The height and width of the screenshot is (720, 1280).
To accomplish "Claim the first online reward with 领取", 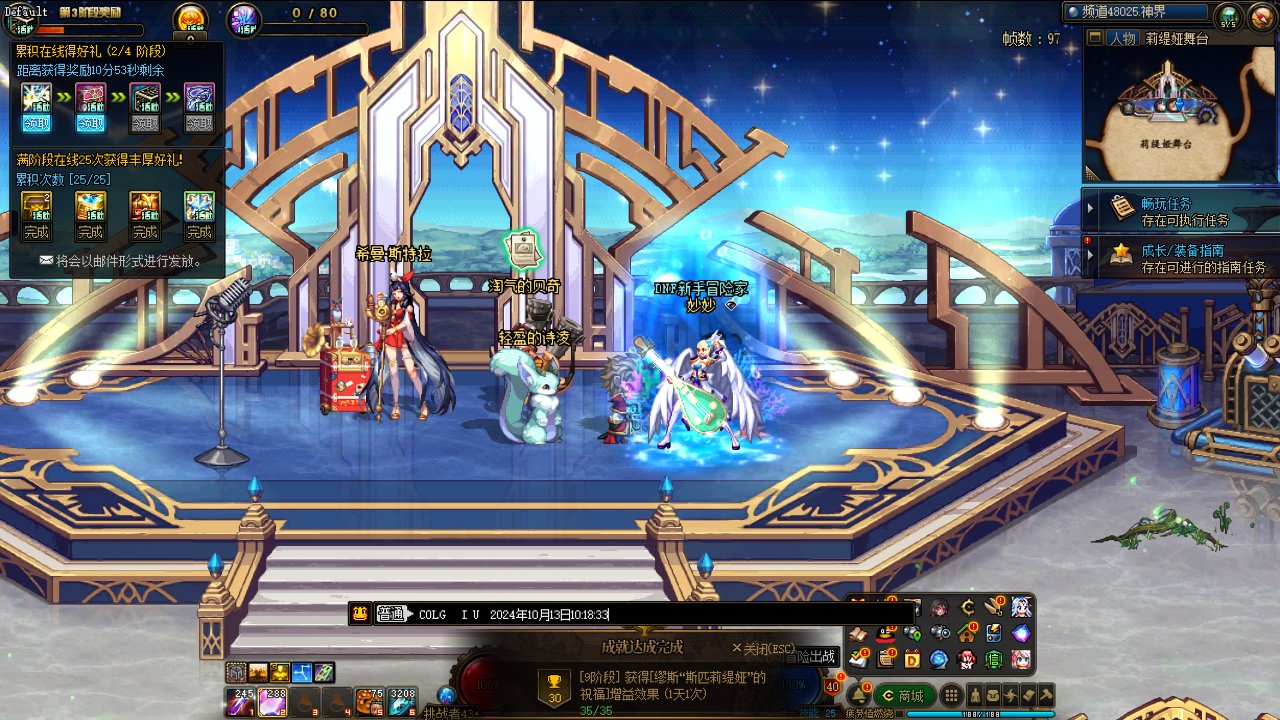I will click(x=36, y=124).
